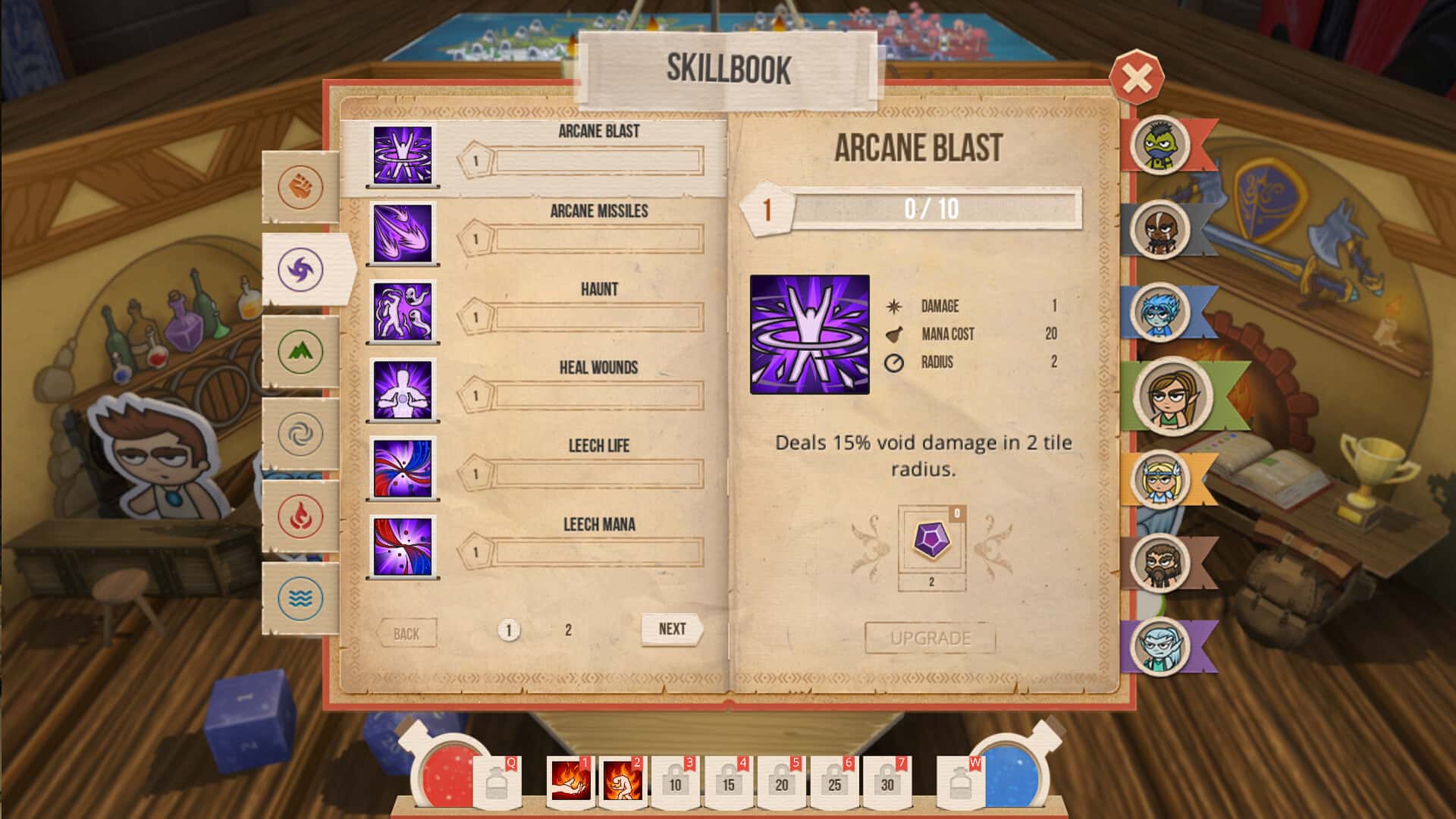Select the green orc character portrait
1456x819 pixels.
coord(1158,143)
